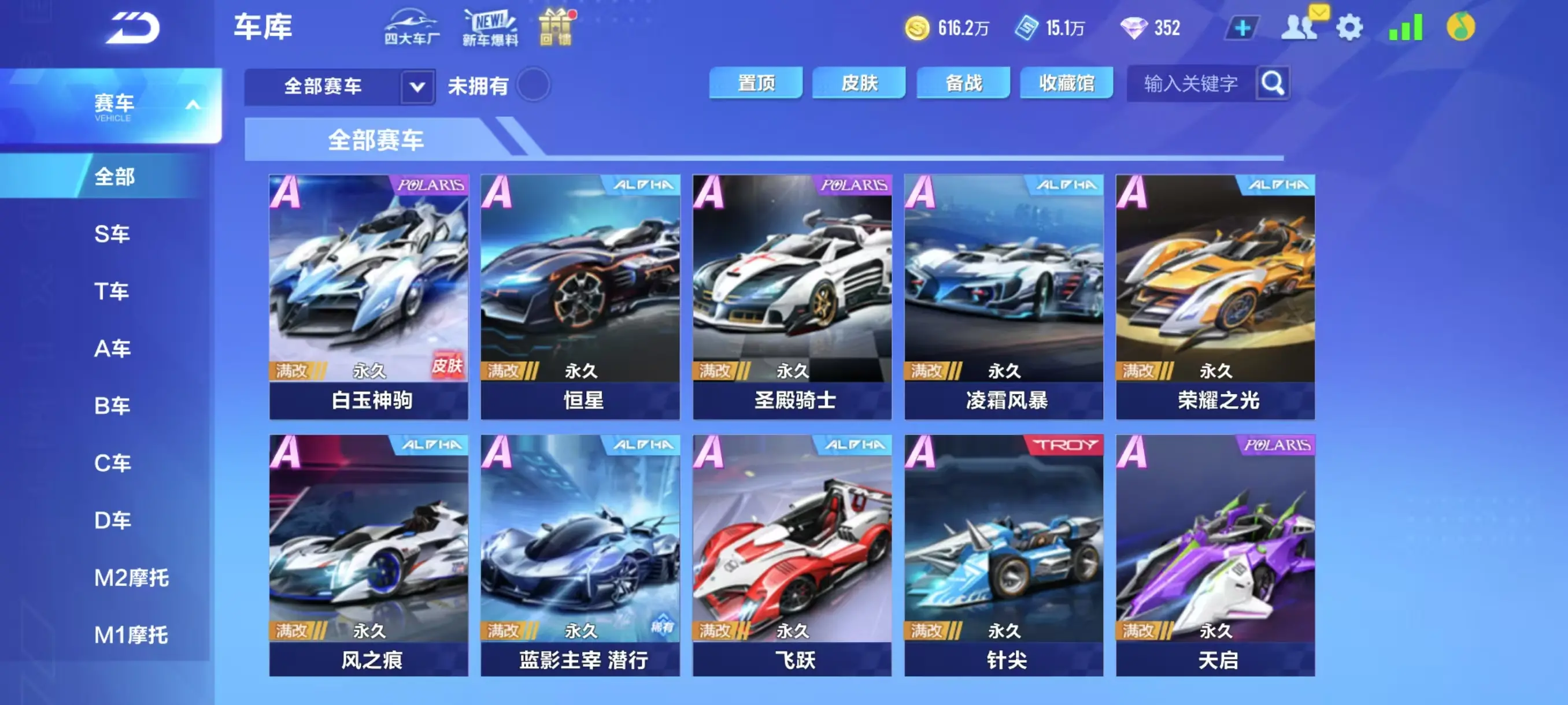Image resolution: width=1568 pixels, height=705 pixels.
Task: Switch to the S车 category tab
Action: pyautogui.click(x=113, y=233)
